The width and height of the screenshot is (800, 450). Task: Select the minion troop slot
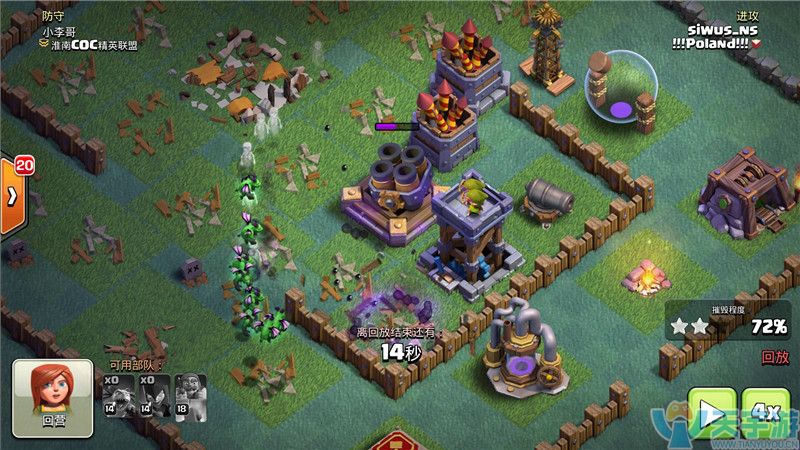coord(118,396)
